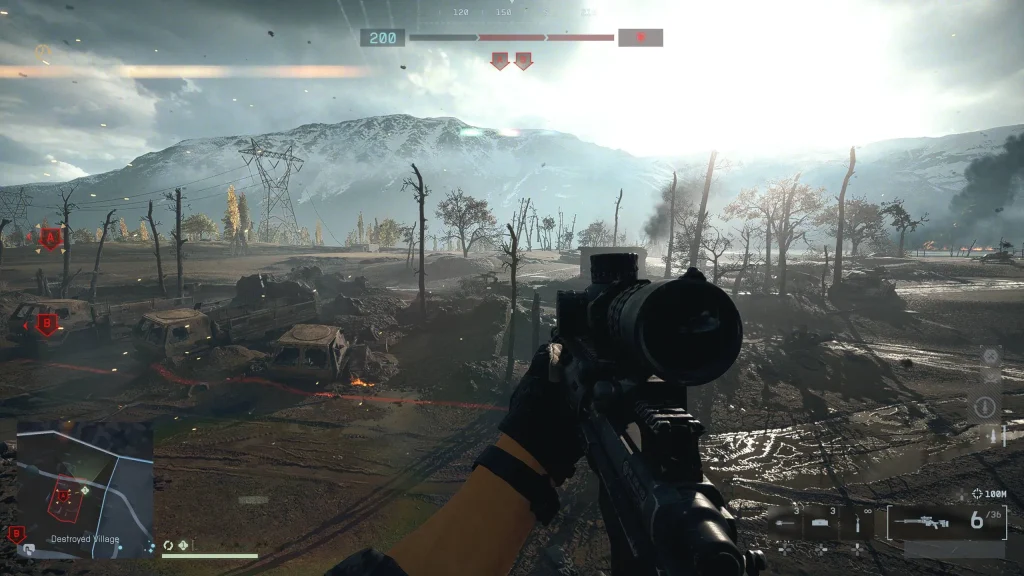Select the throwable gadget slot with infinity count
1024x576 pixels.
coord(857,522)
